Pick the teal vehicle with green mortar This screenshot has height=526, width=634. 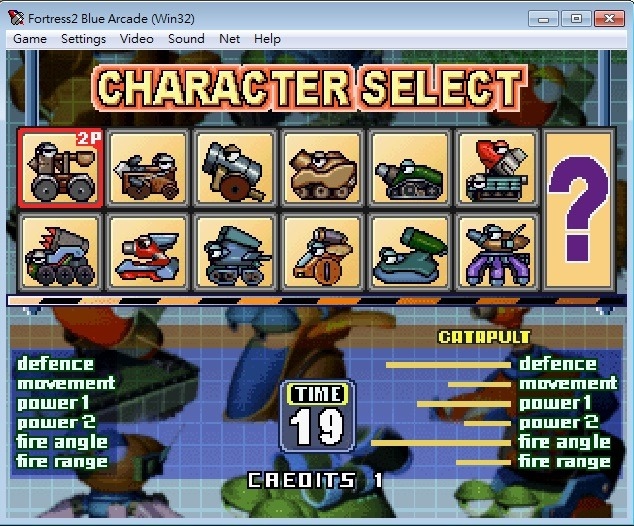[x=408, y=253]
